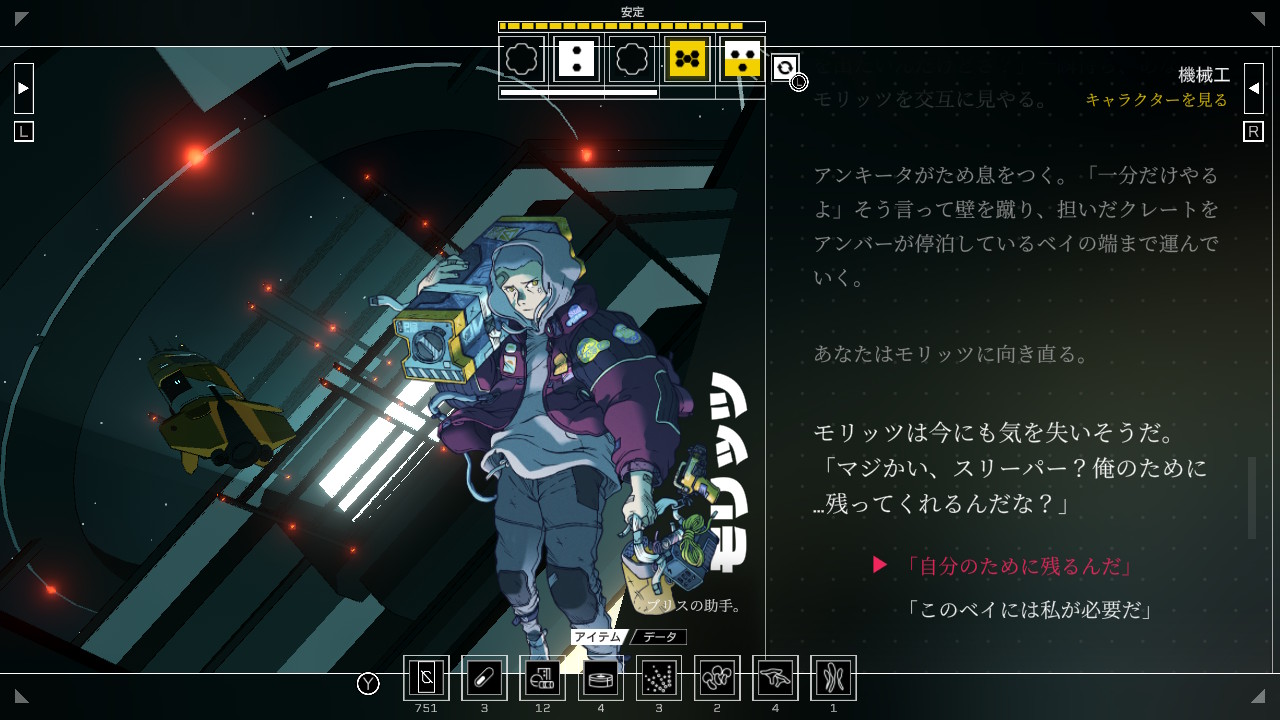Click the left L navigation arrow
The width and height of the screenshot is (1280, 720).
23,88
